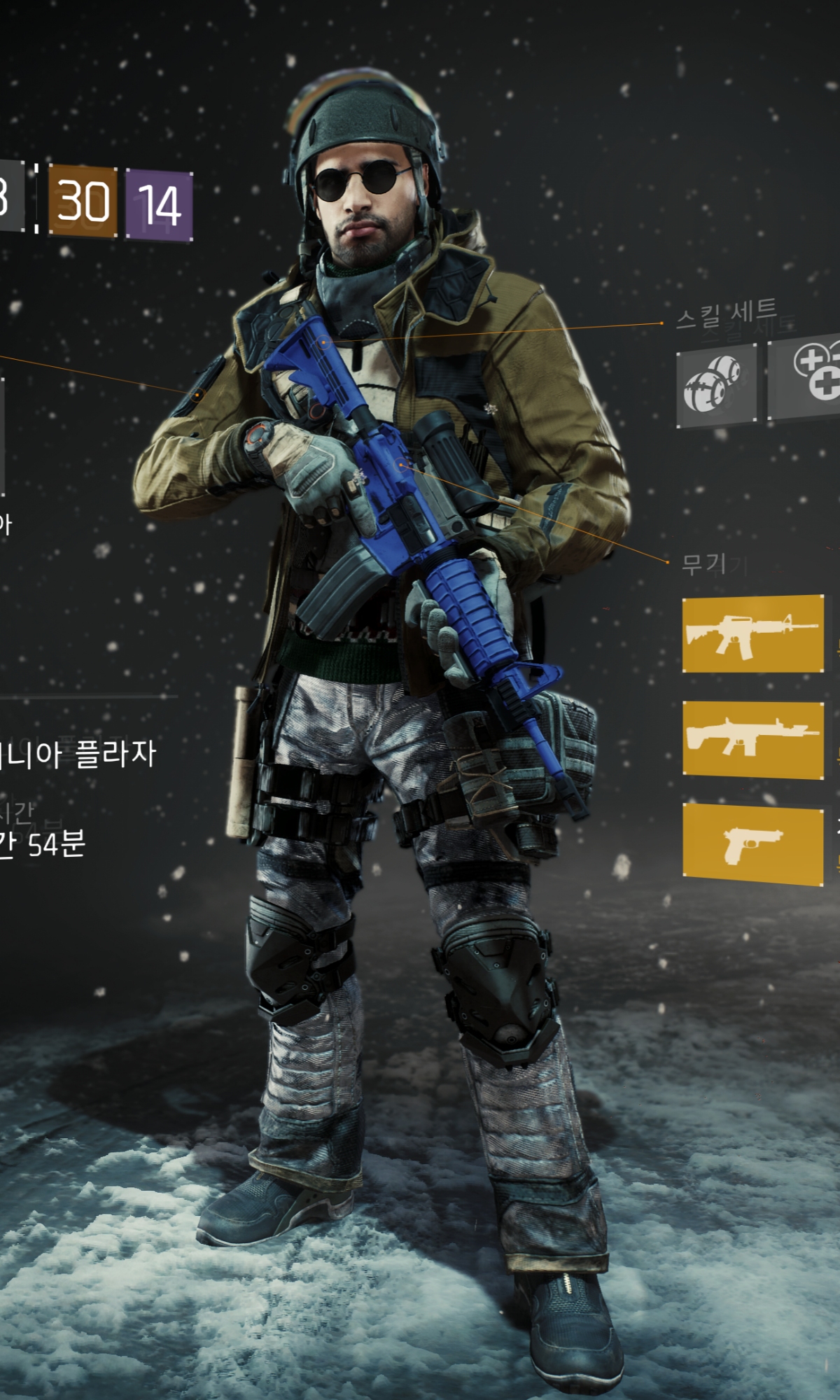Select the assault rifle weapon slot

752,633
